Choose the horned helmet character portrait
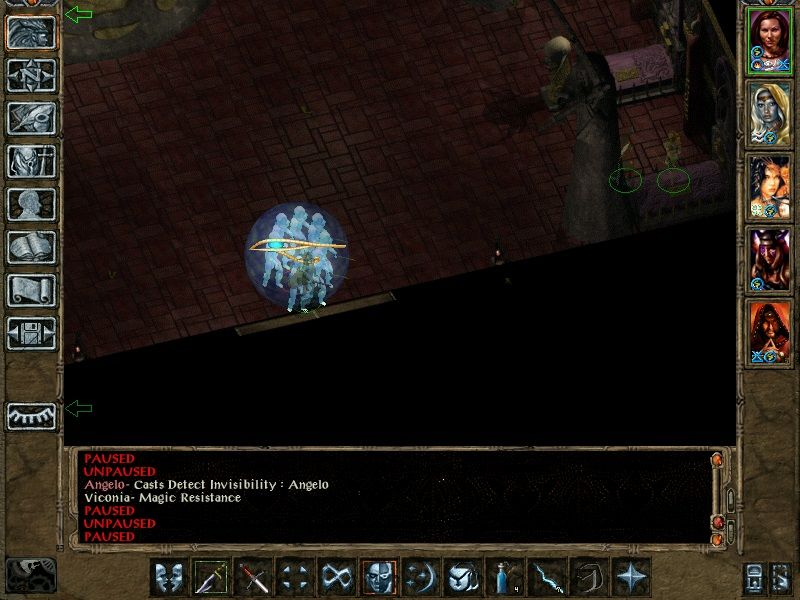The image size is (800, 600). [769, 258]
